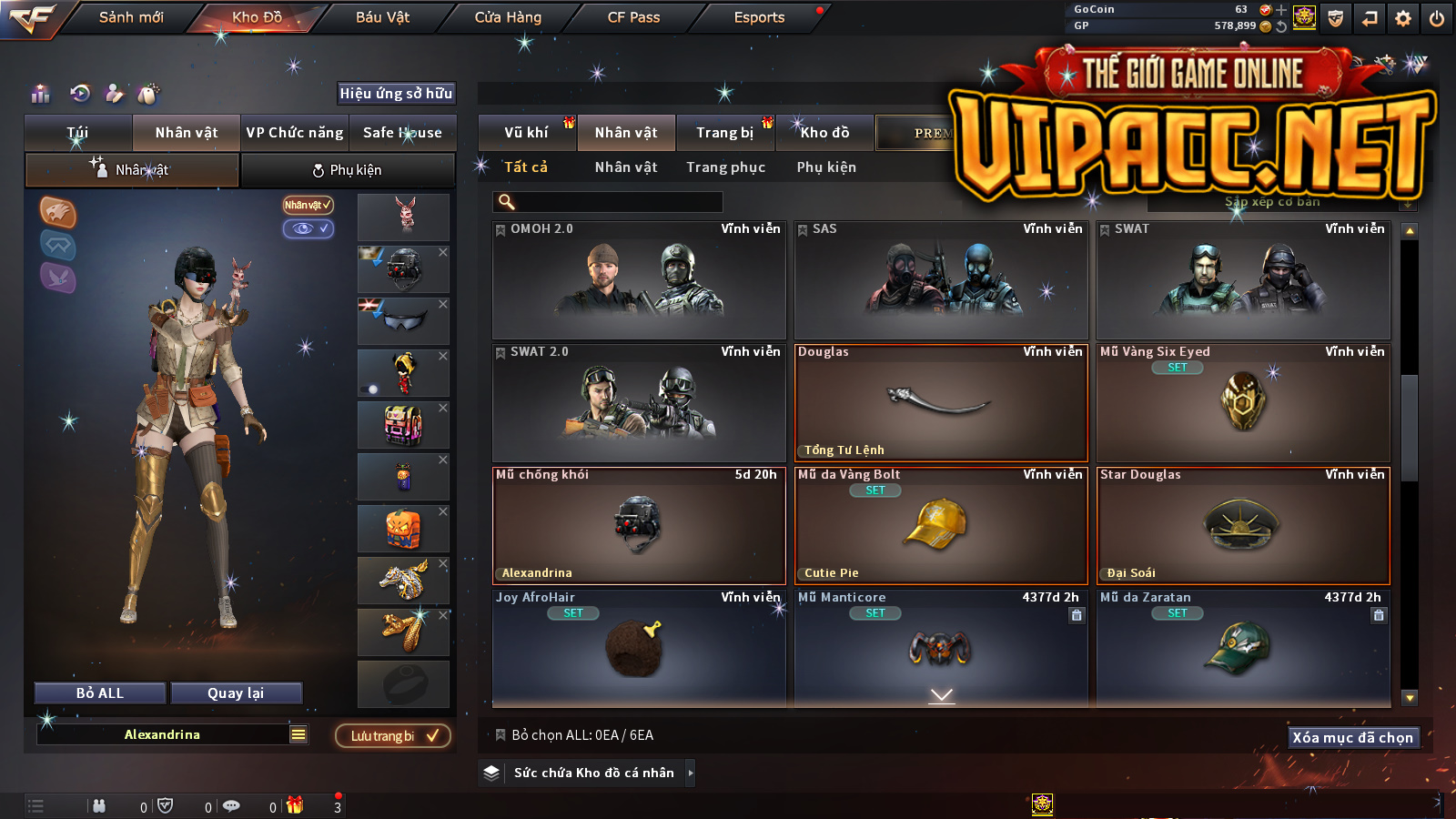
Task: Switch to the Trang bị tab
Action: [724, 133]
